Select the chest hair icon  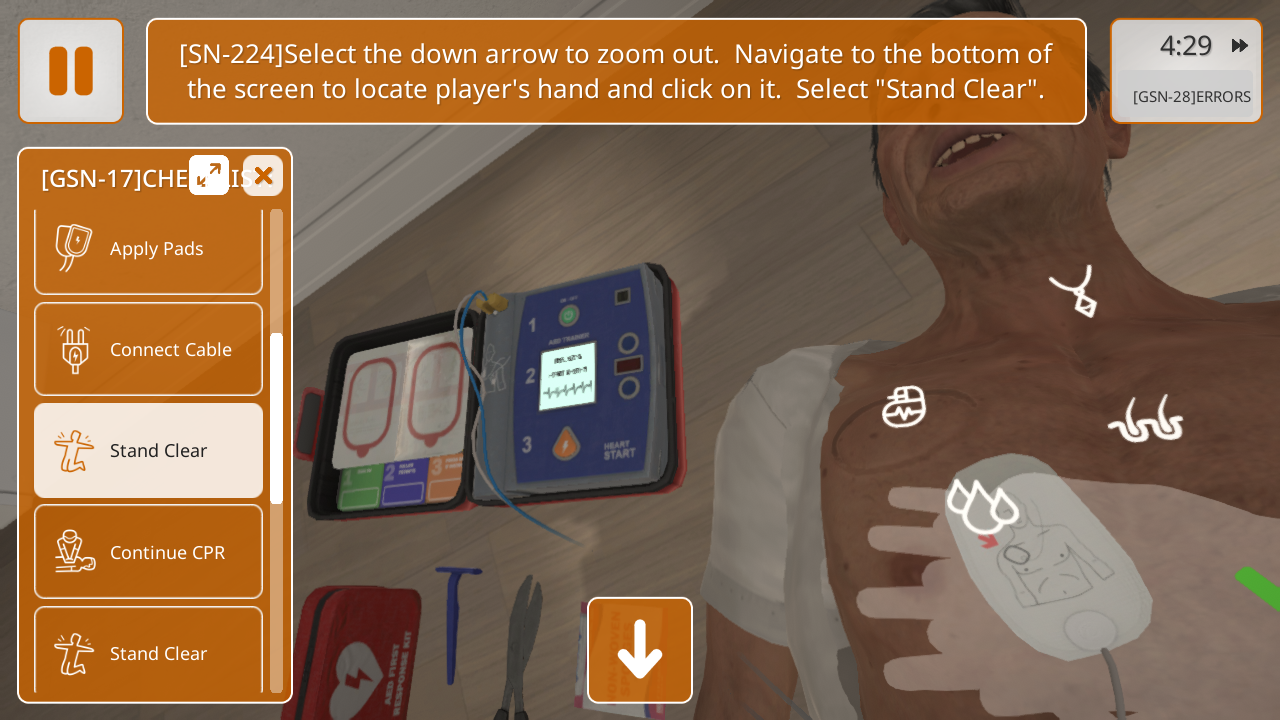pyautogui.click(x=1146, y=420)
